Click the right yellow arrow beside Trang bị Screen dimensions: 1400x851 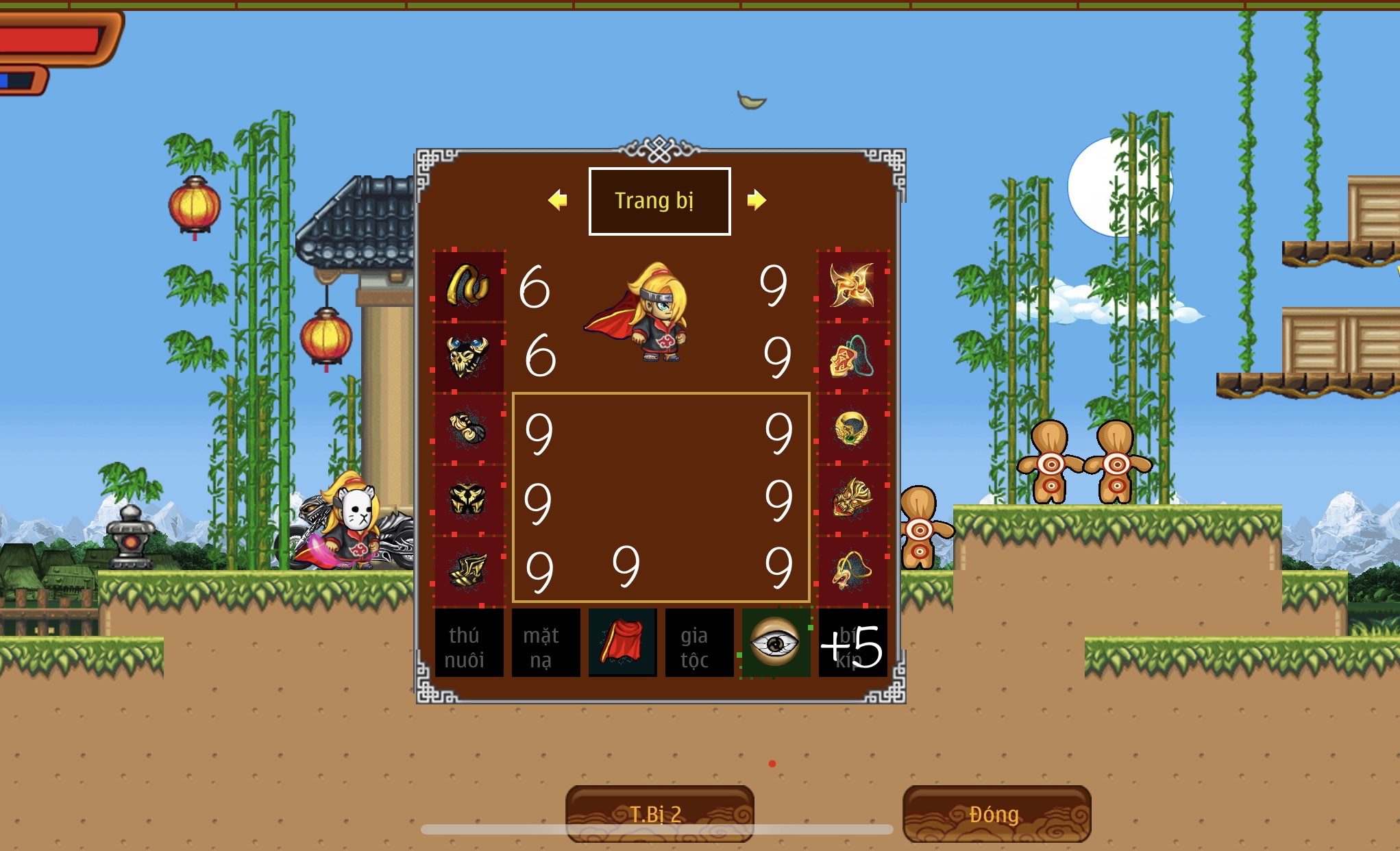[756, 200]
